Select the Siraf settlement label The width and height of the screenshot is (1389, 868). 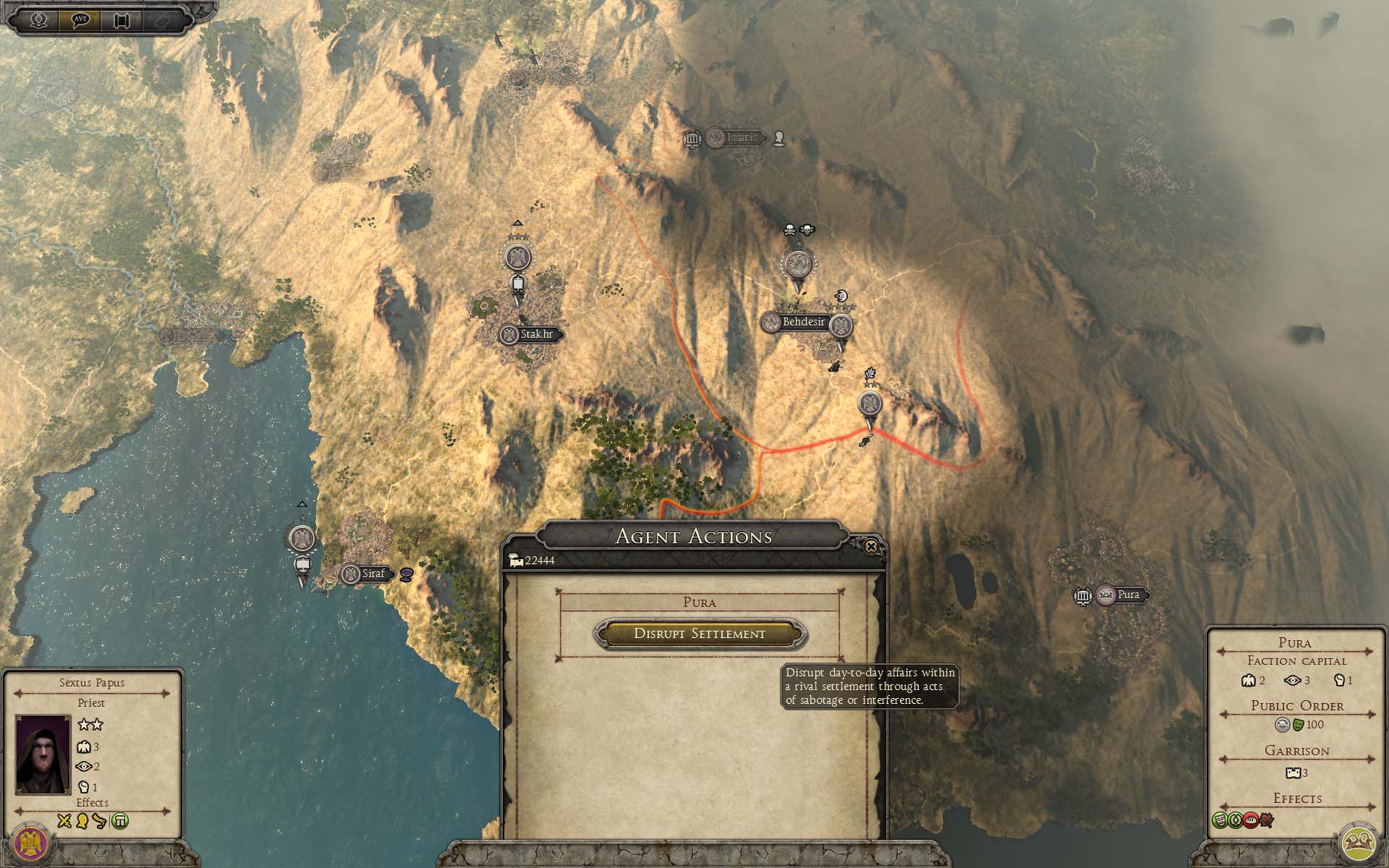coord(373,574)
